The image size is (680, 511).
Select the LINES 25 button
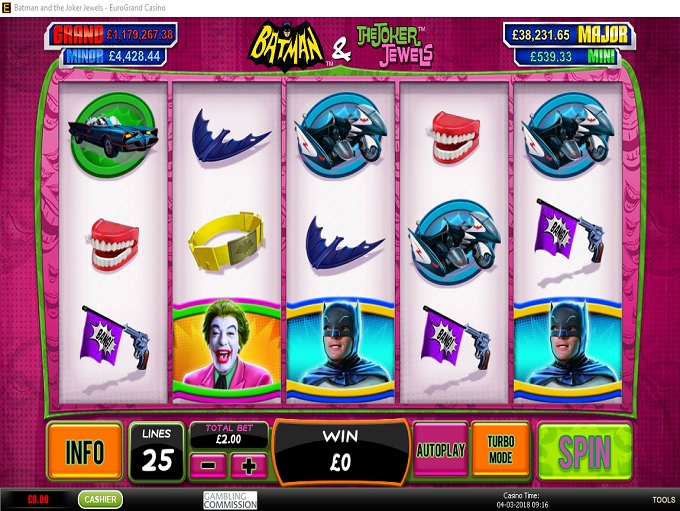[156, 452]
